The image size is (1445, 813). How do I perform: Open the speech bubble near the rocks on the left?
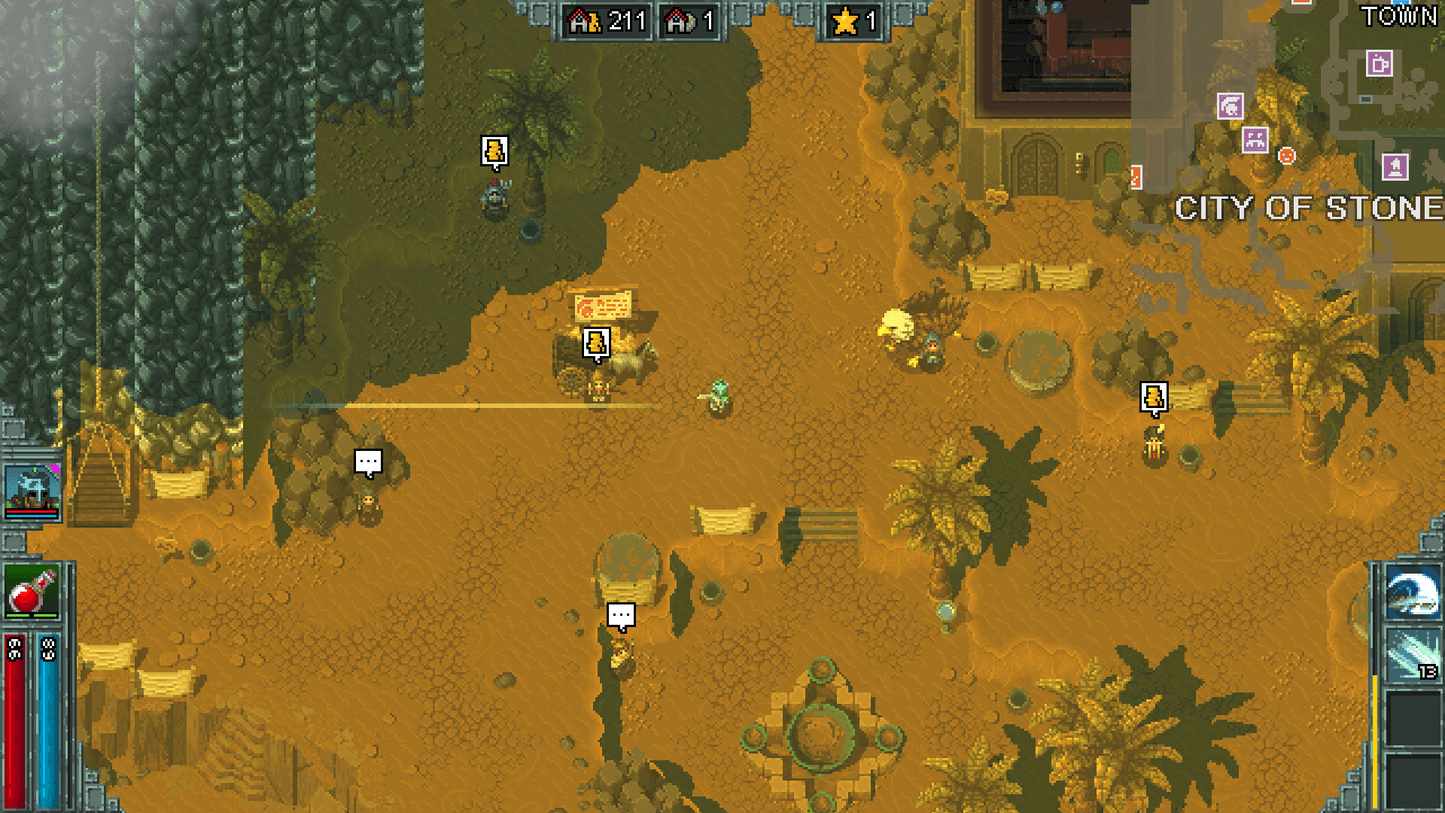click(x=367, y=460)
